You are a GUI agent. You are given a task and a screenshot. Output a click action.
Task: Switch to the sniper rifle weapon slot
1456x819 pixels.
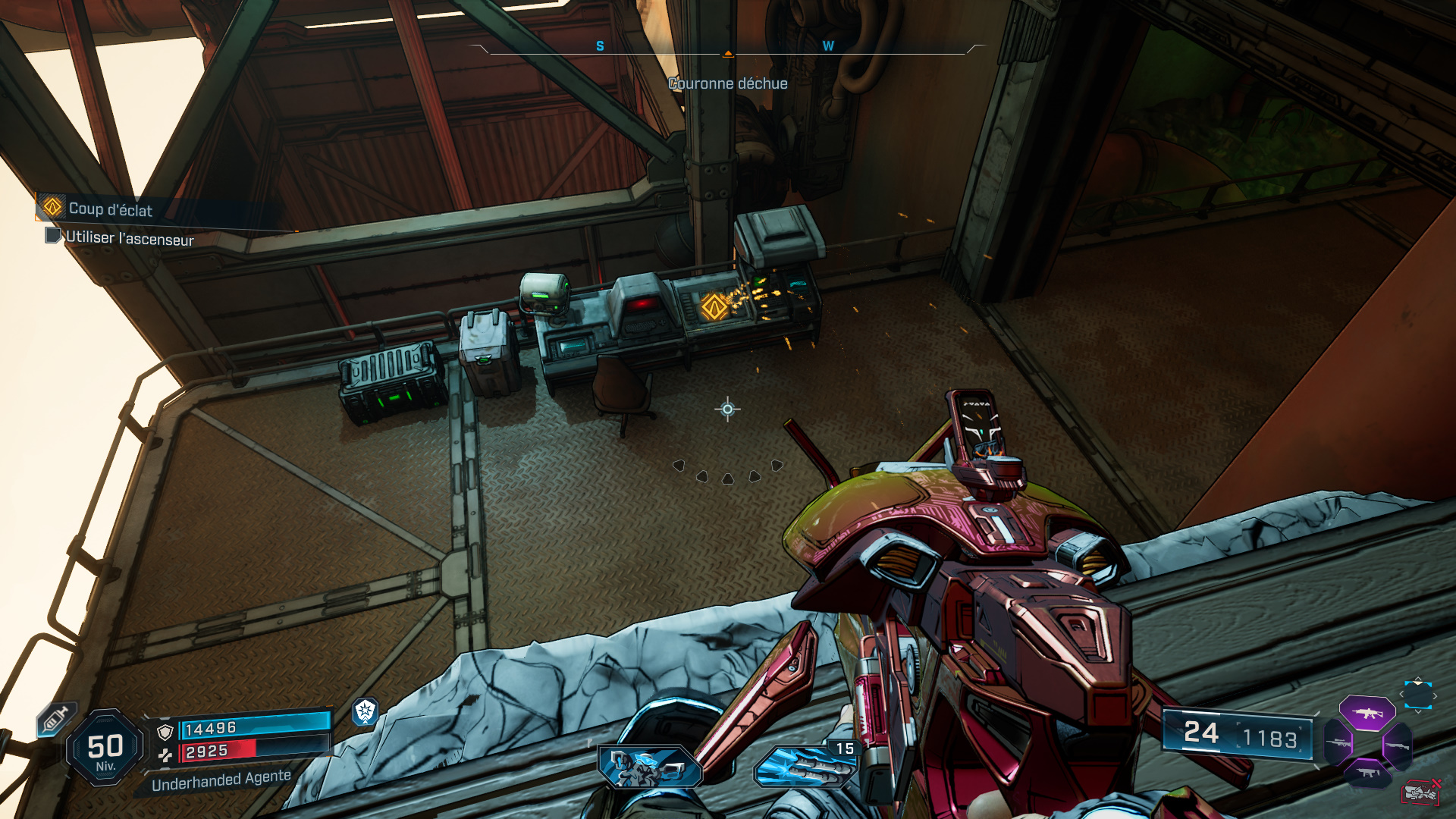pyautogui.click(x=1338, y=743)
